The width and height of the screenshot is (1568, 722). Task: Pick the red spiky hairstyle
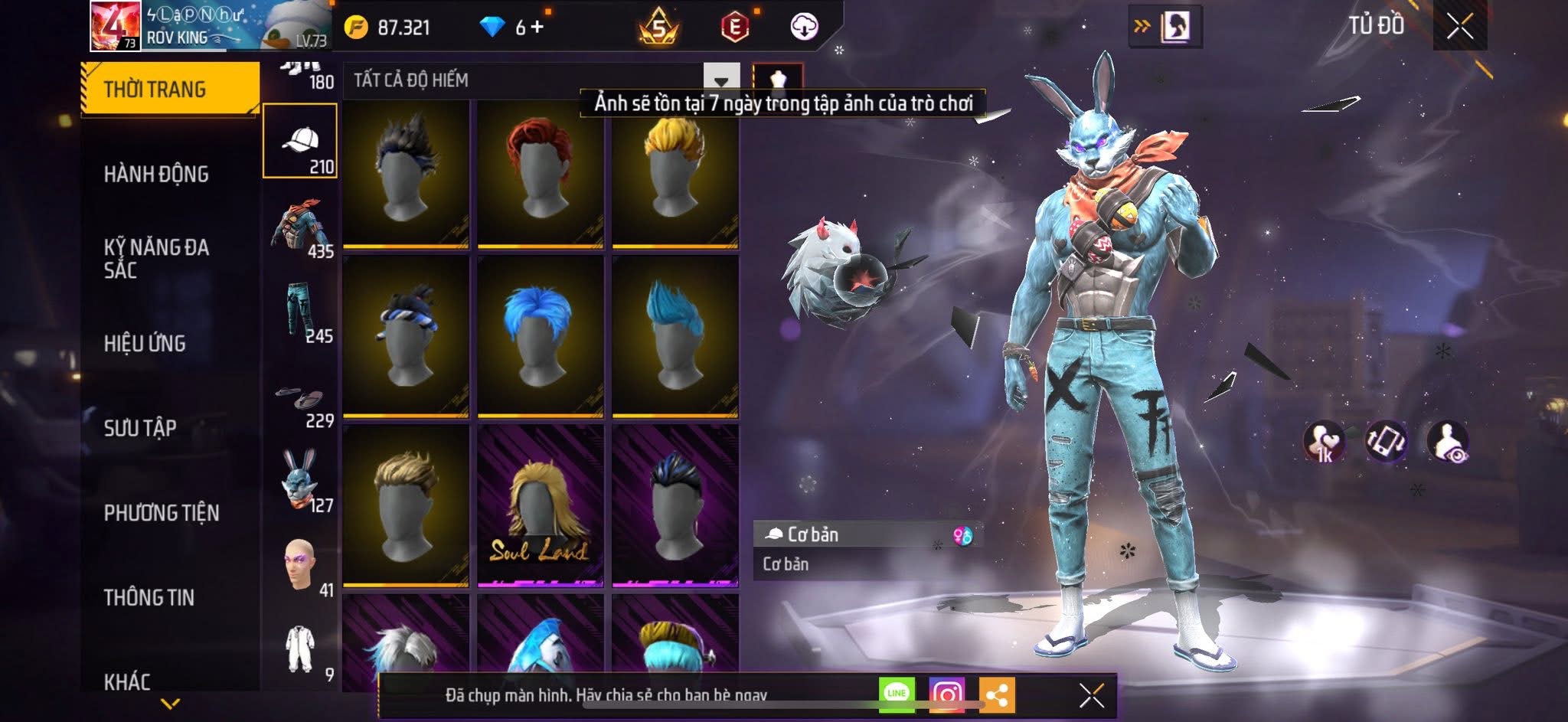pyautogui.click(x=540, y=175)
